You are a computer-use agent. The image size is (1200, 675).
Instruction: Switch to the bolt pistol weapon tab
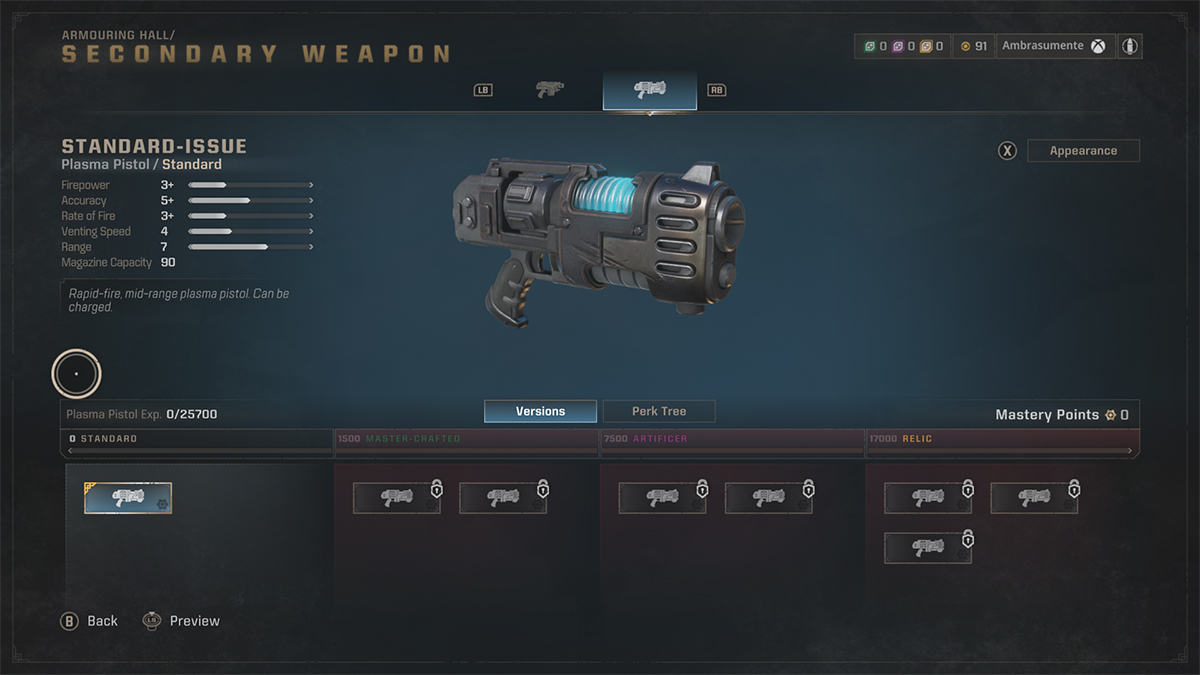tap(549, 90)
